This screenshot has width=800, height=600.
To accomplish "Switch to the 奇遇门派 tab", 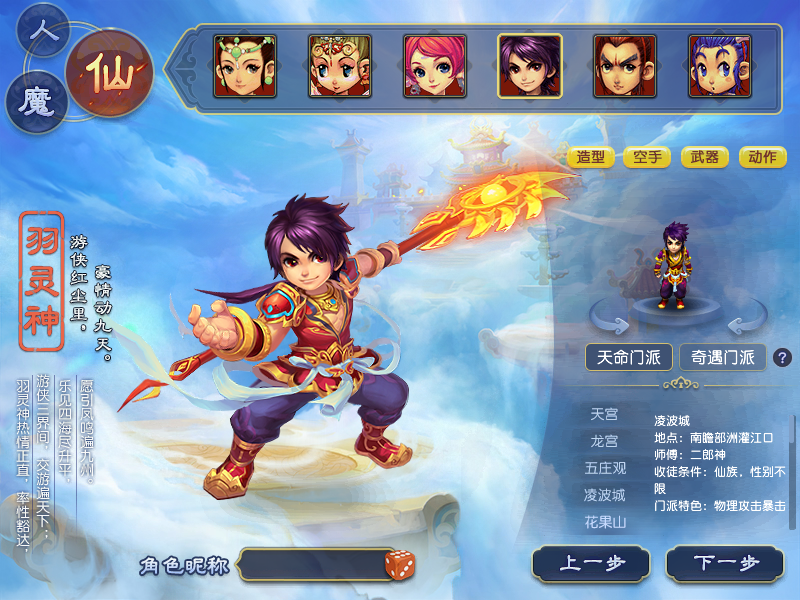I will click(x=723, y=357).
